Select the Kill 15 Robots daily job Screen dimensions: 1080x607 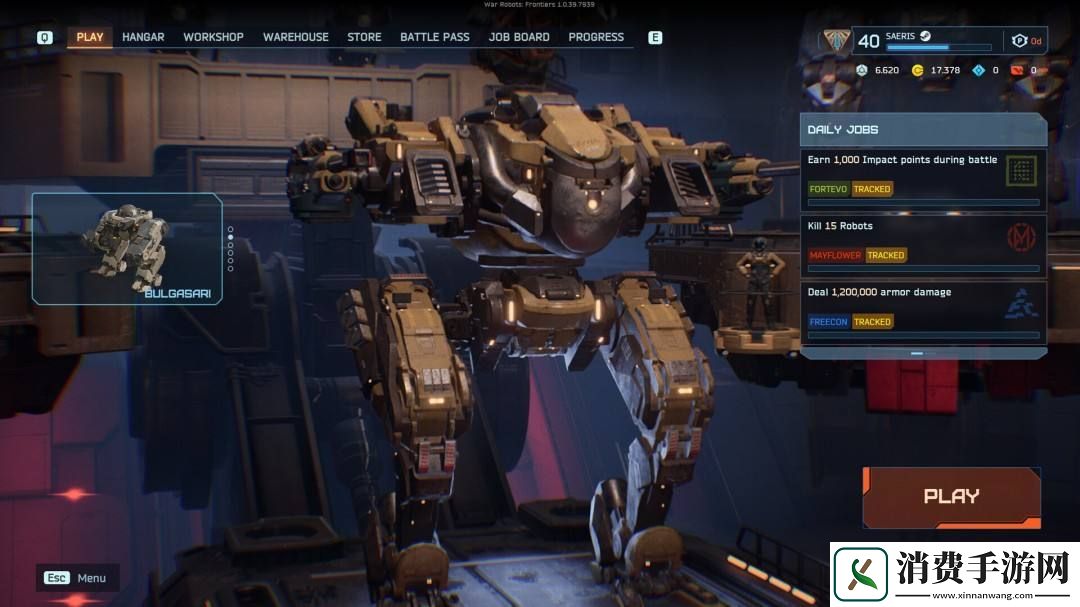click(922, 245)
